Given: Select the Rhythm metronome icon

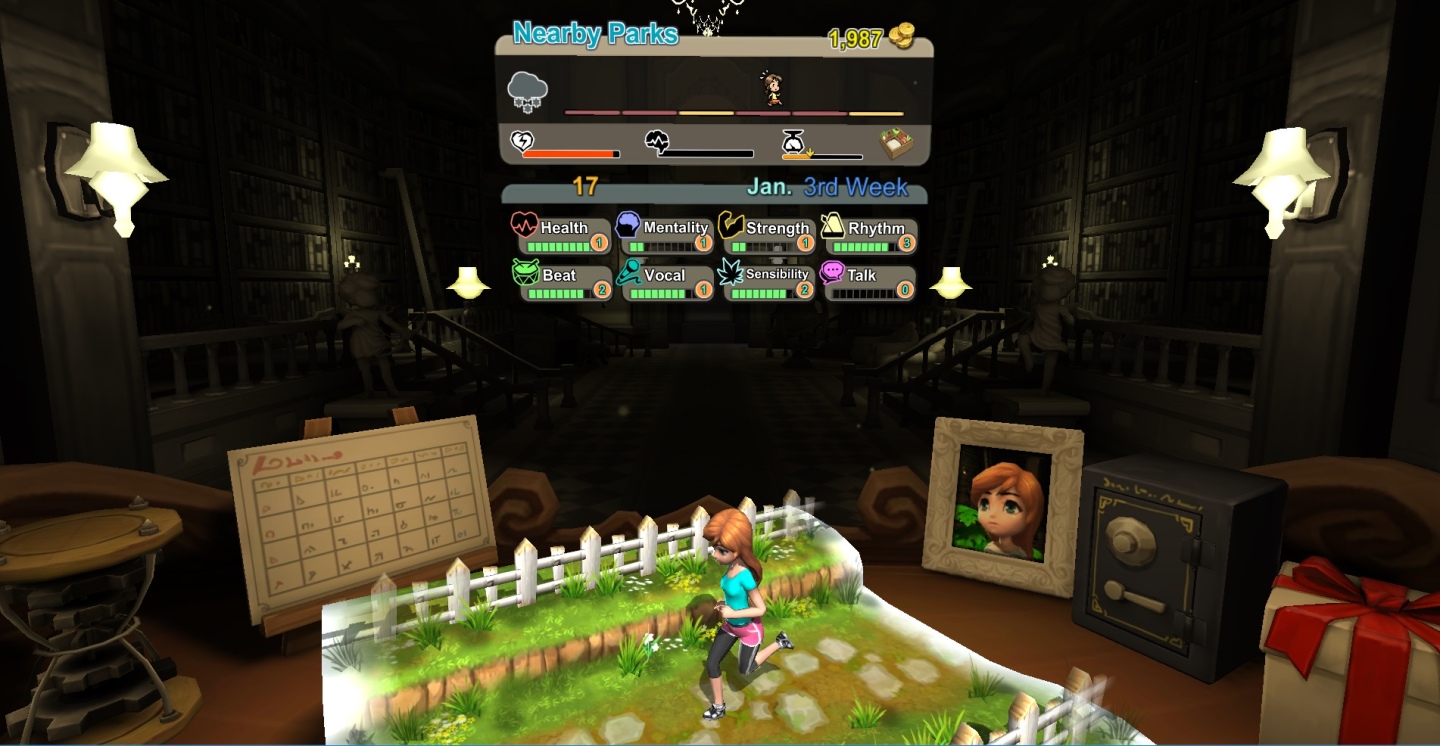Looking at the screenshot, I should point(833,228).
